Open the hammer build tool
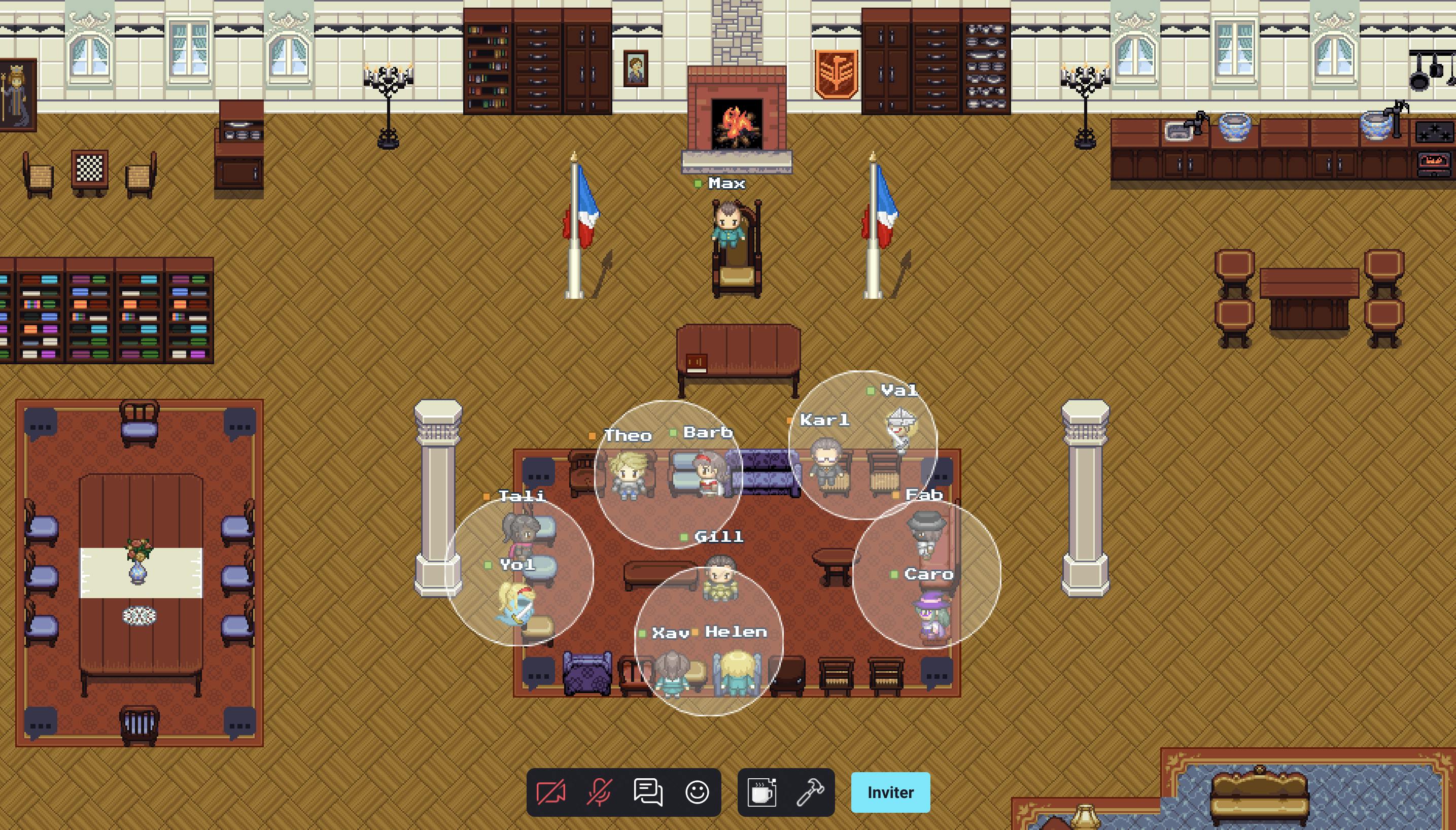1456x830 pixels. (x=810, y=792)
